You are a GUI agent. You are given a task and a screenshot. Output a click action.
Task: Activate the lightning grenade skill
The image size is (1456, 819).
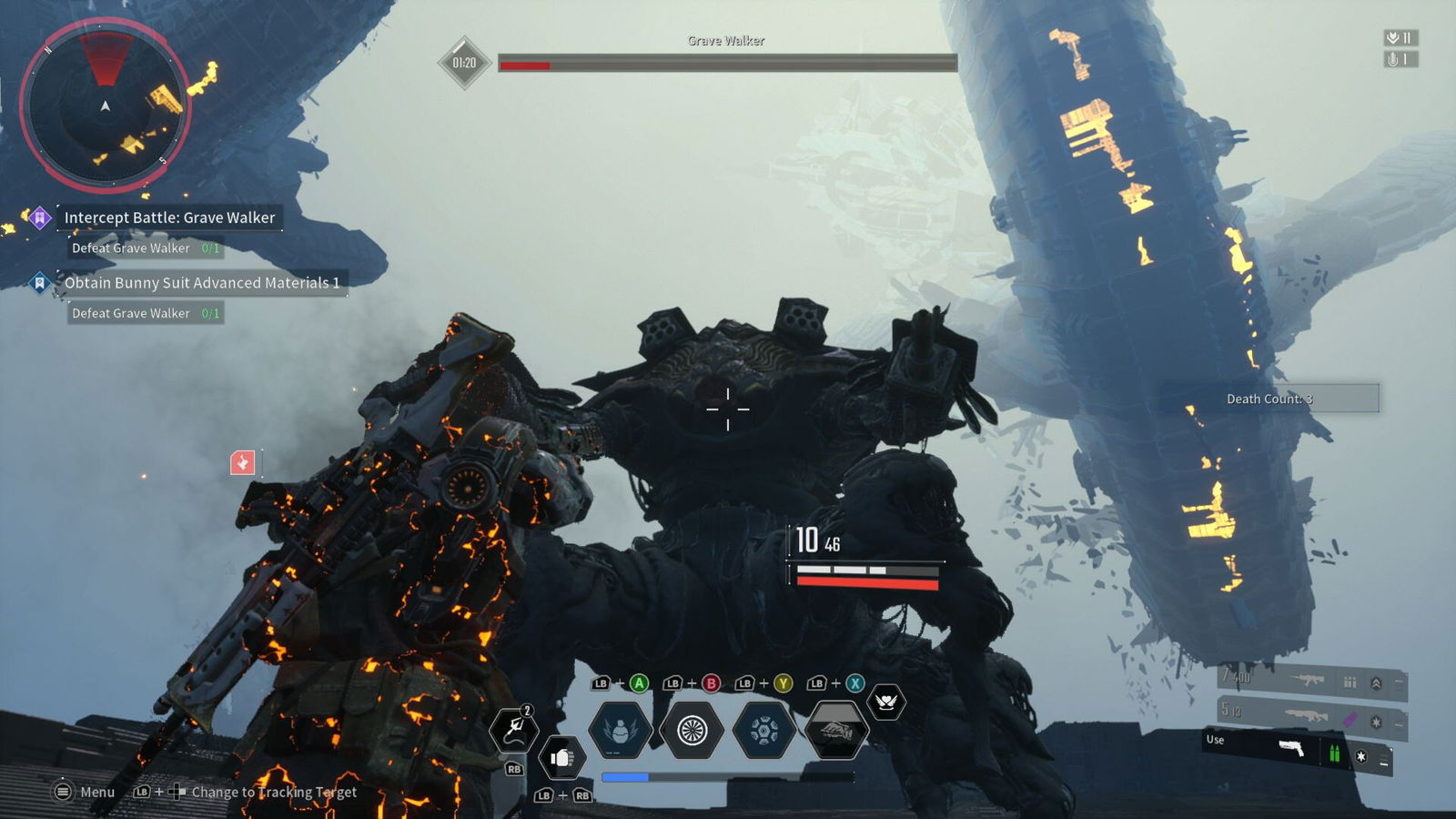(x=620, y=730)
